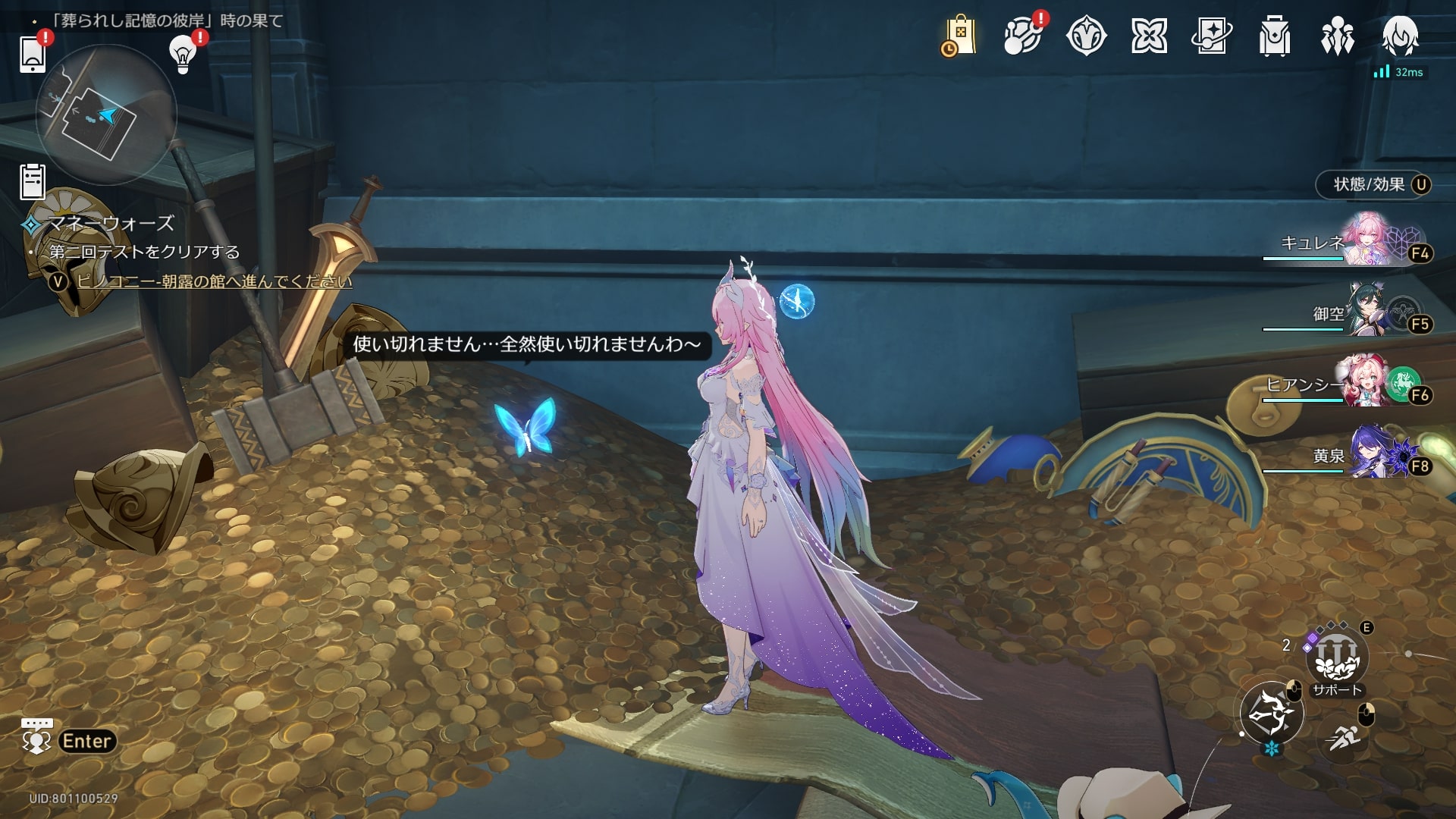
Task: Open the four-pointed star warp icon
Action: (x=1149, y=36)
